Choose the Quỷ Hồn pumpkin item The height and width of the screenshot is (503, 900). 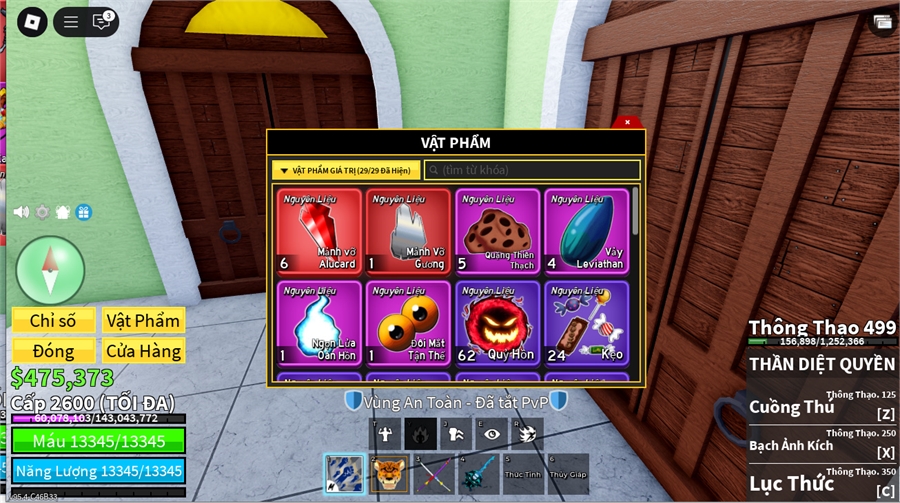point(497,323)
